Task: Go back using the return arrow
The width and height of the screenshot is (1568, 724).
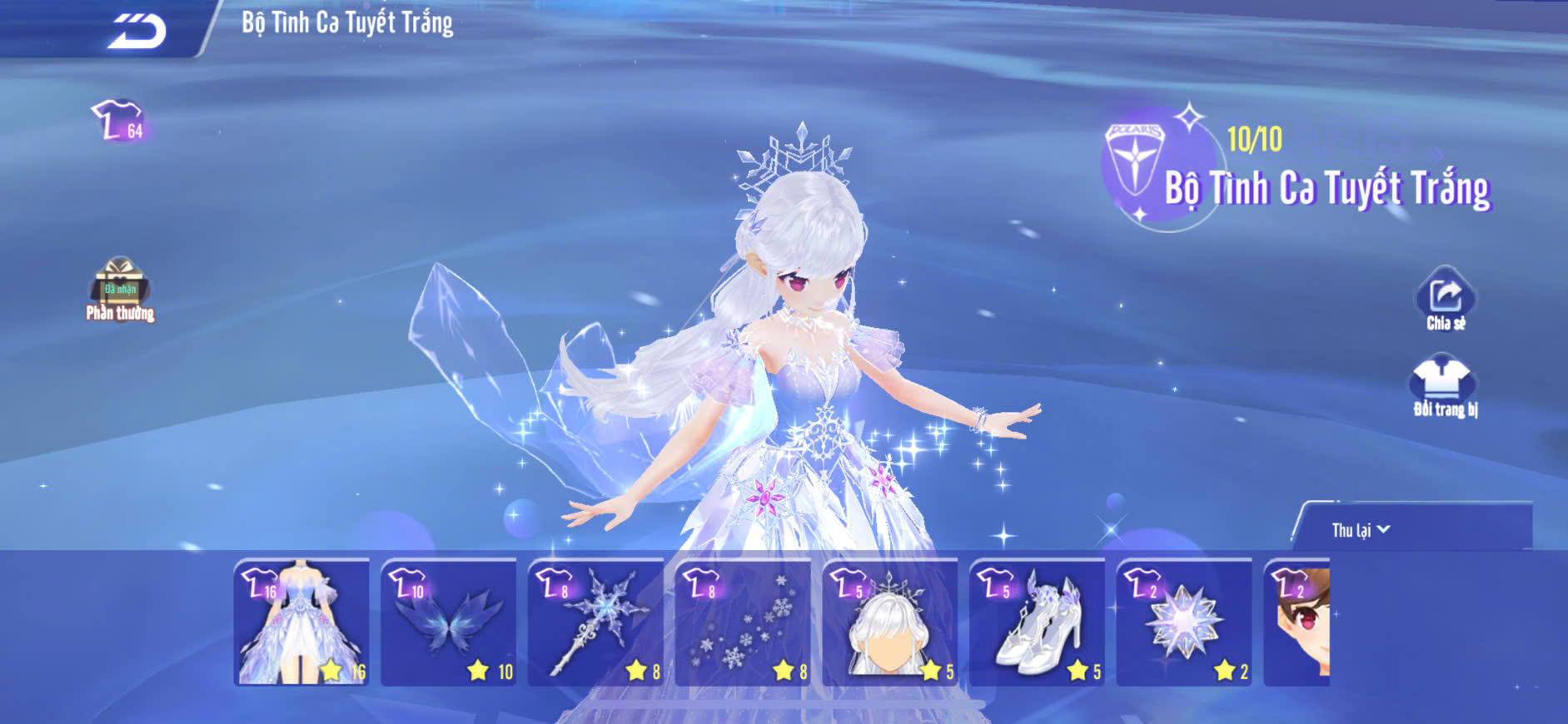Action: tap(137, 32)
